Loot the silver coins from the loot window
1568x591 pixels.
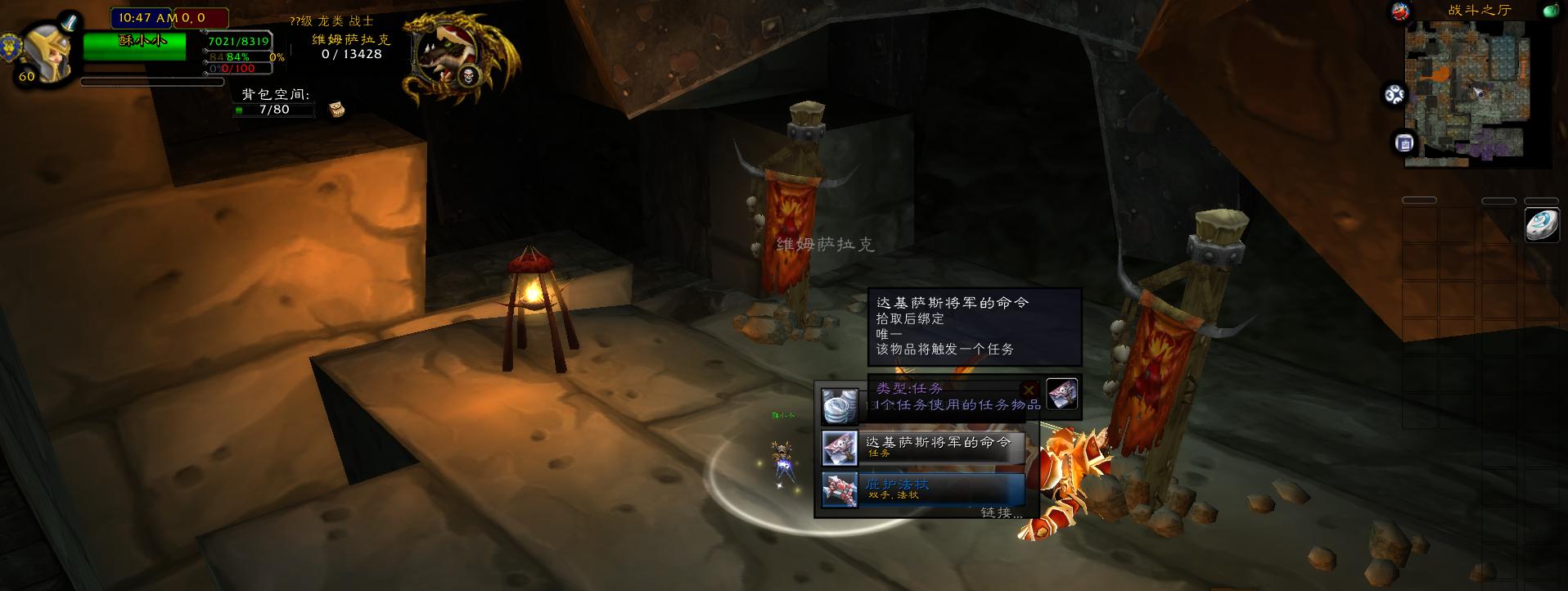click(840, 406)
